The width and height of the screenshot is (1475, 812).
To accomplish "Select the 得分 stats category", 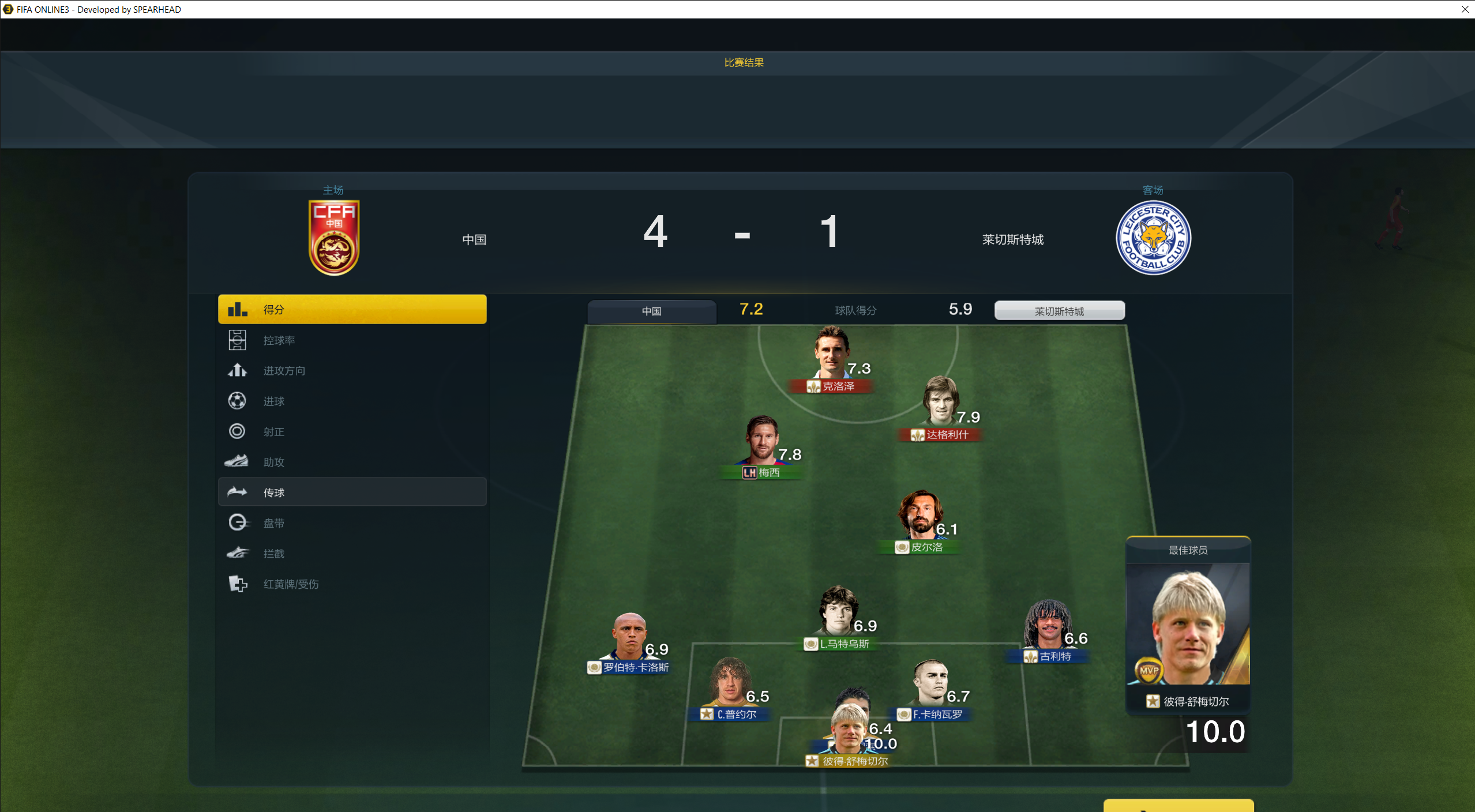I will point(352,310).
